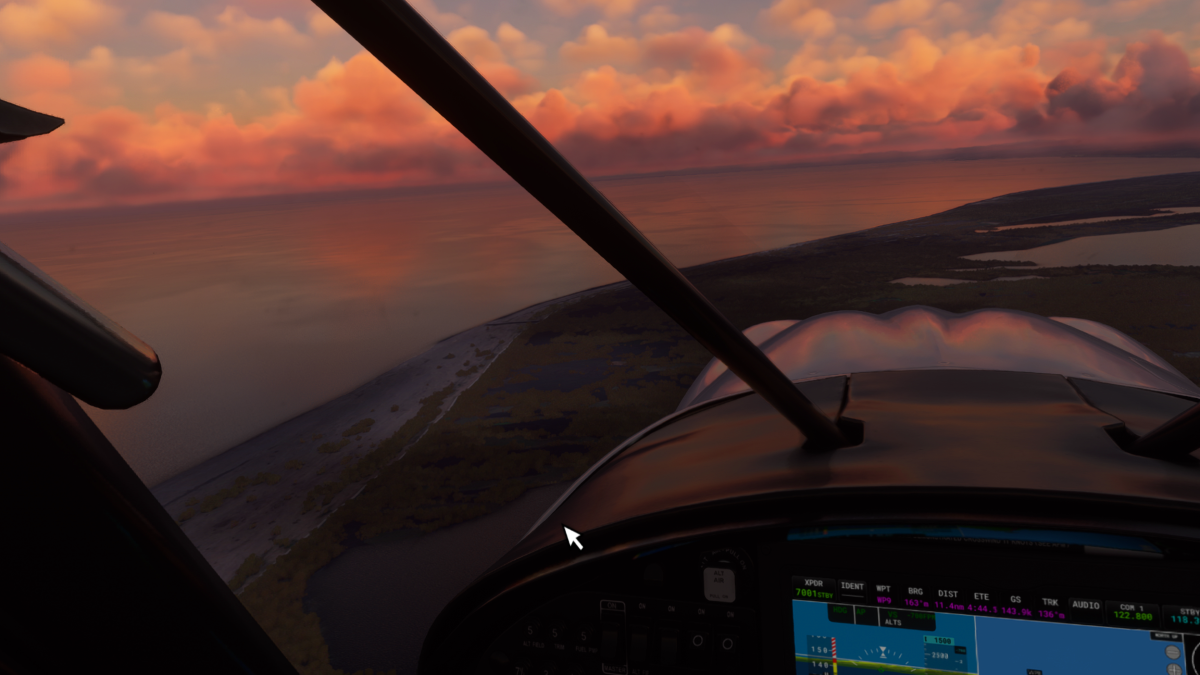
Task: Select the COM 1 frequency field
Action: click(x=1132, y=613)
